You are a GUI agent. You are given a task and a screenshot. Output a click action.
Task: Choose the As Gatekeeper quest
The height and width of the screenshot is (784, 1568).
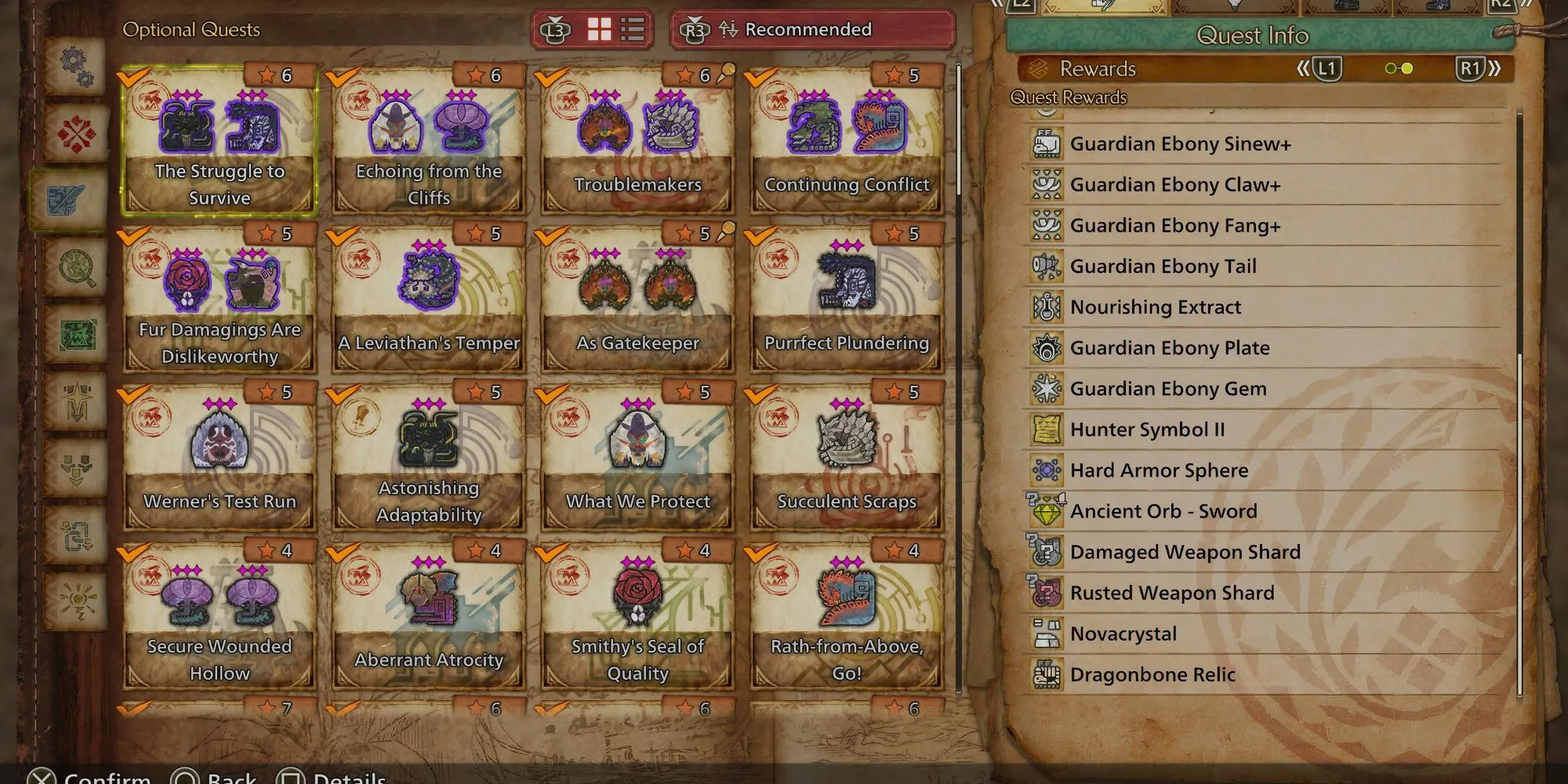coord(637,299)
